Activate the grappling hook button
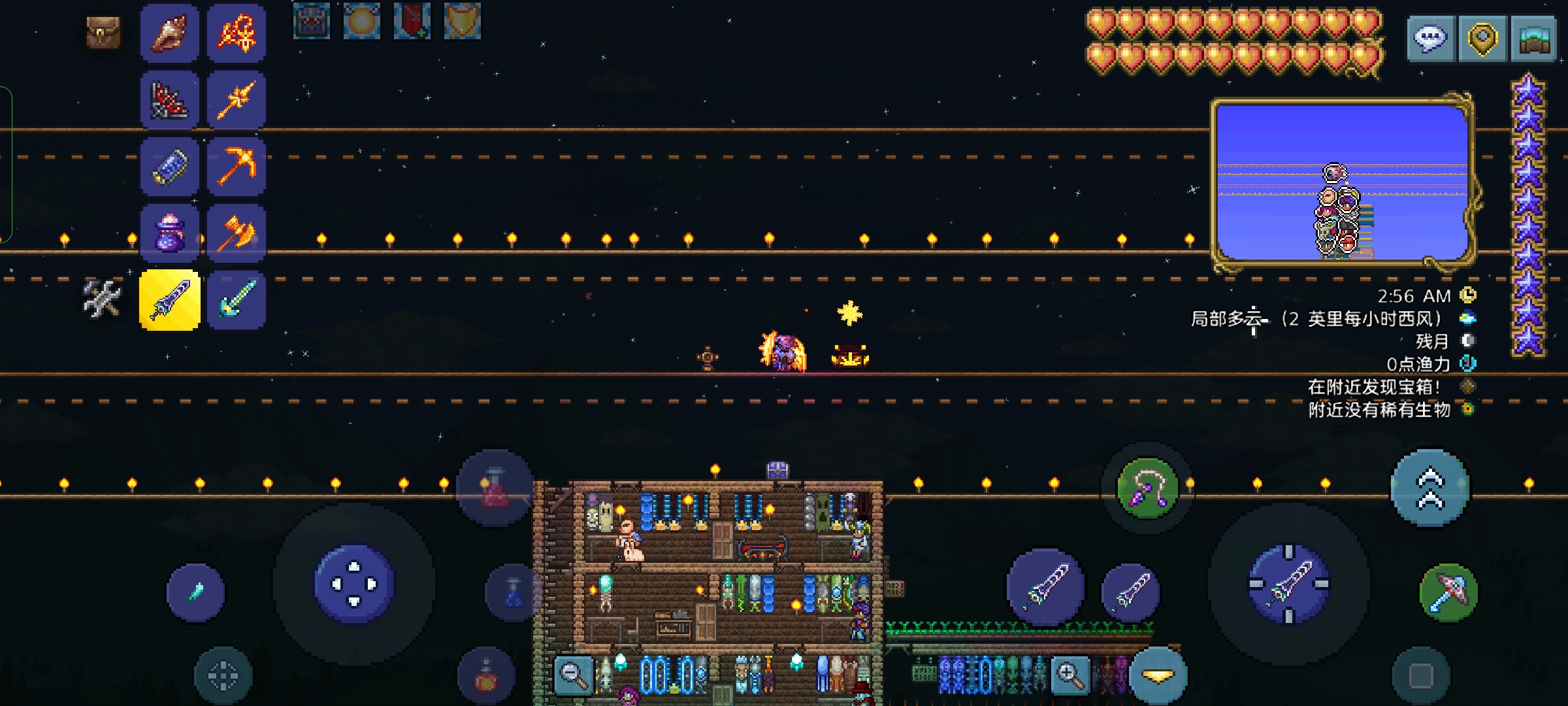The image size is (1568, 706). pyautogui.click(x=1147, y=488)
